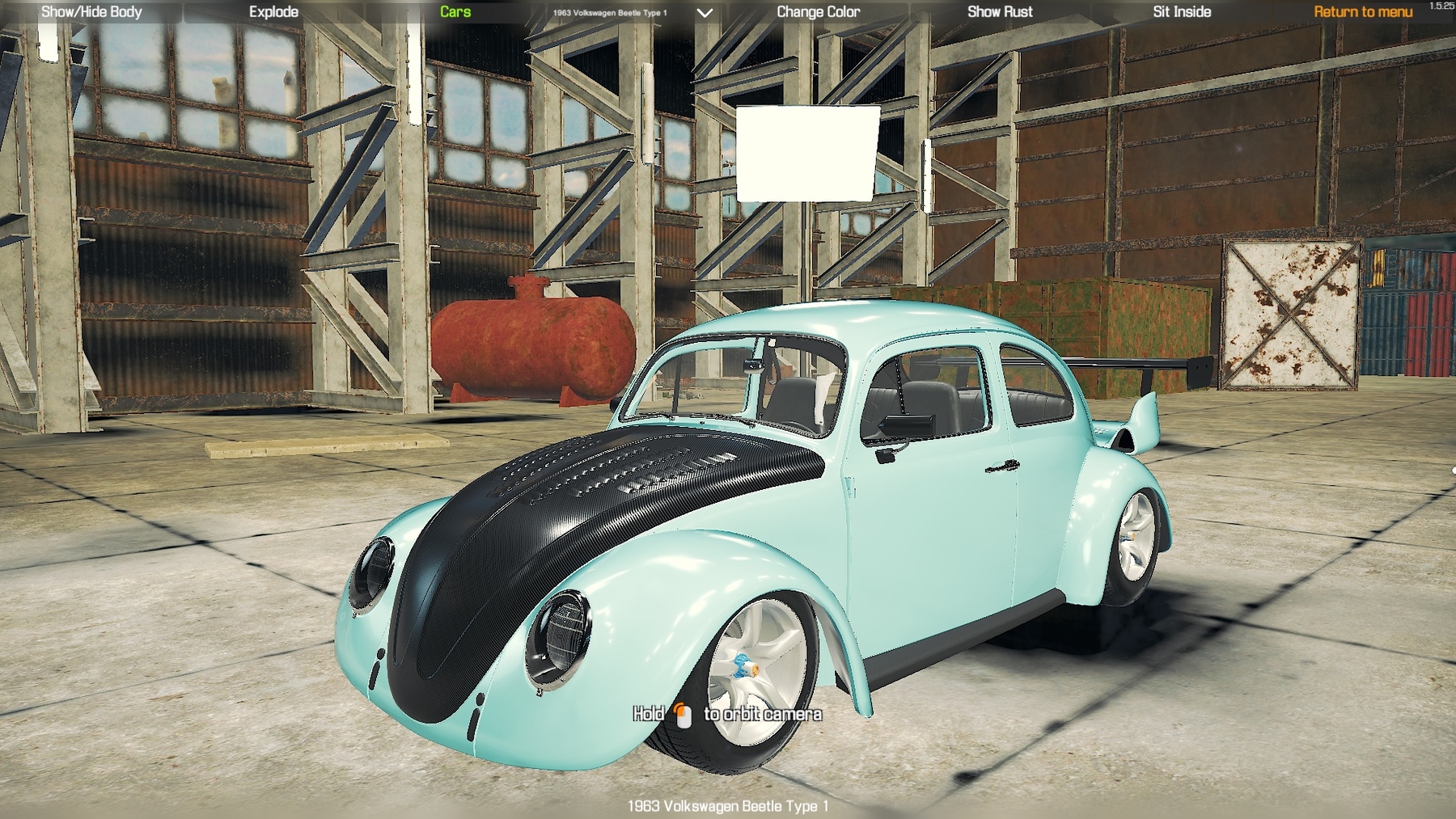
Task: Click Return to menu
Action: click(1362, 12)
